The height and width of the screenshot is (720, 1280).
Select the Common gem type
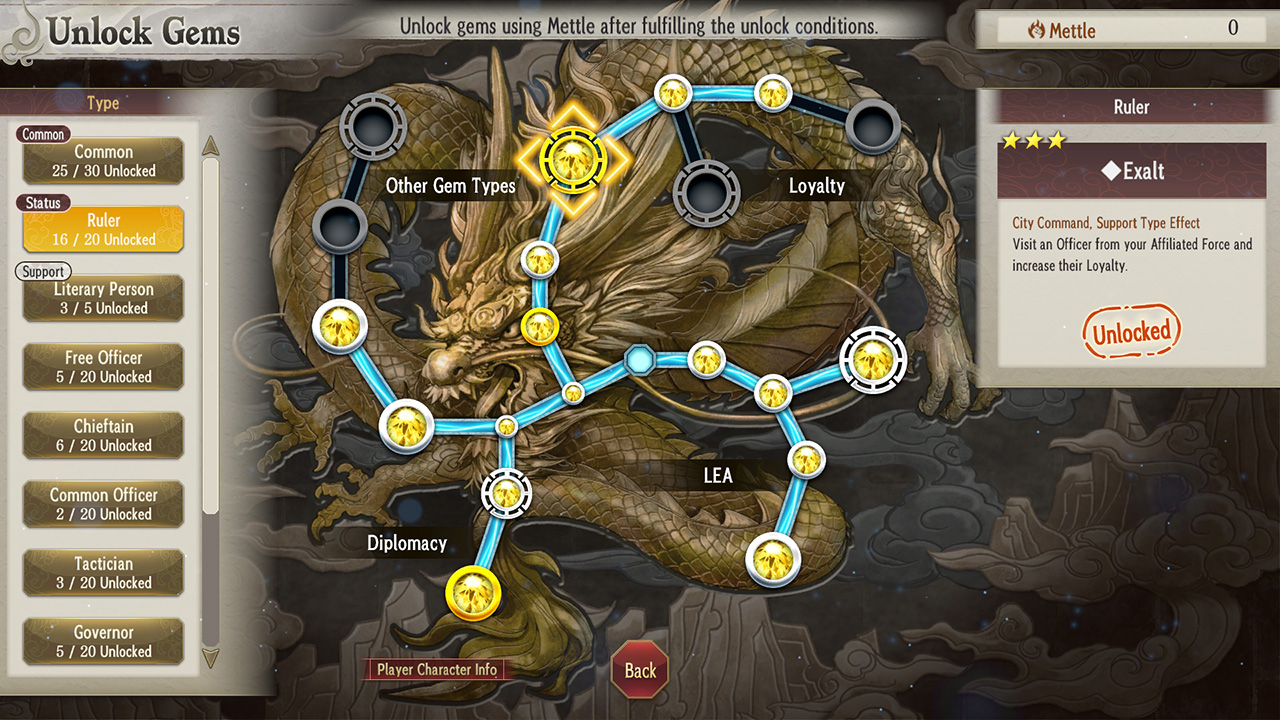point(103,161)
